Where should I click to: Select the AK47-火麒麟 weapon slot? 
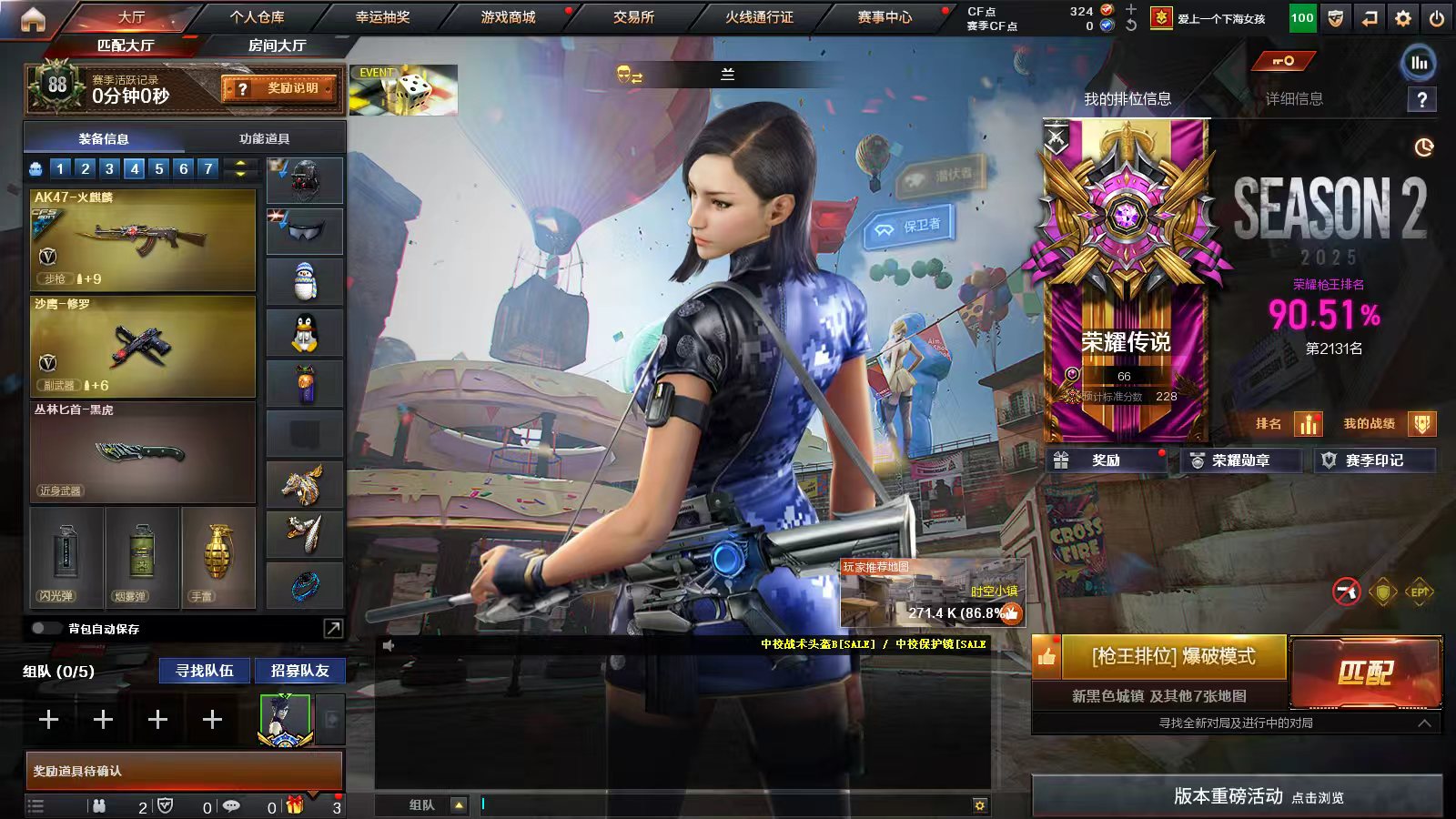point(143,240)
